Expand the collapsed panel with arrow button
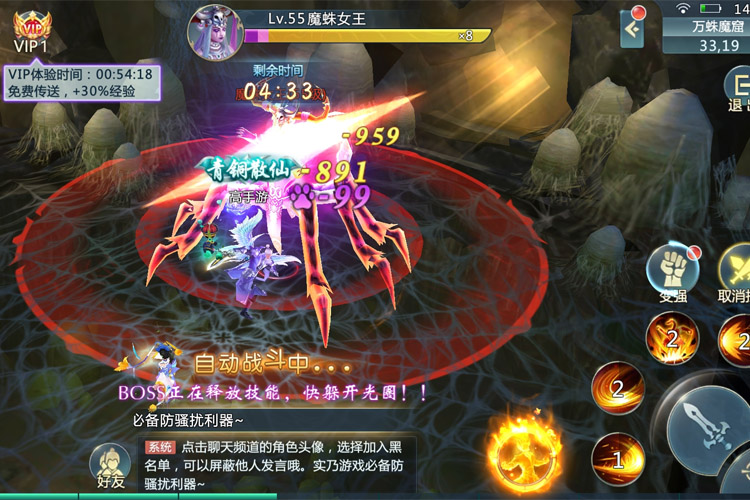This screenshot has height=500, width=750. [x=632, y=30]
